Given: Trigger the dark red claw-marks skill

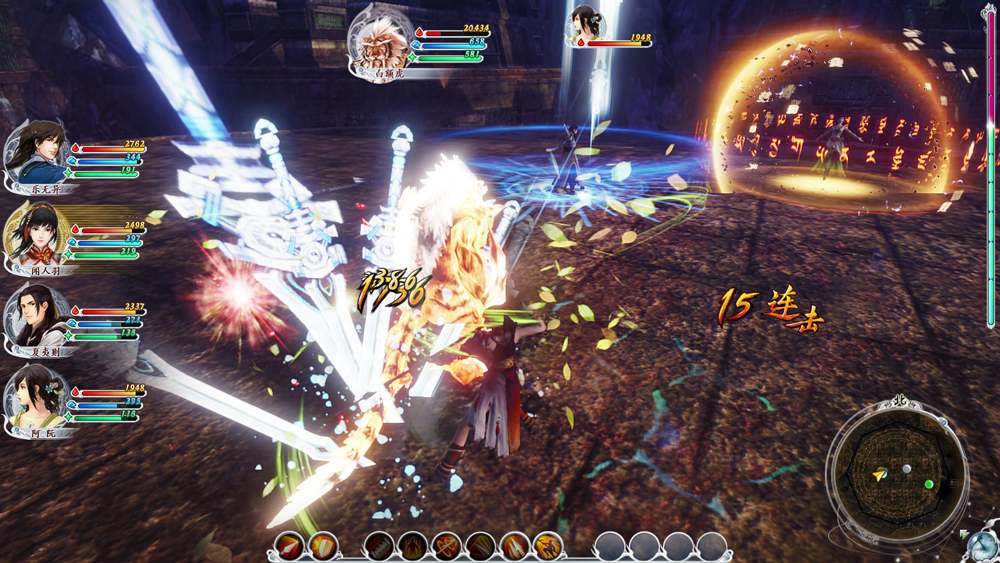Looking at the screenshot, I should tap(378, 546).
